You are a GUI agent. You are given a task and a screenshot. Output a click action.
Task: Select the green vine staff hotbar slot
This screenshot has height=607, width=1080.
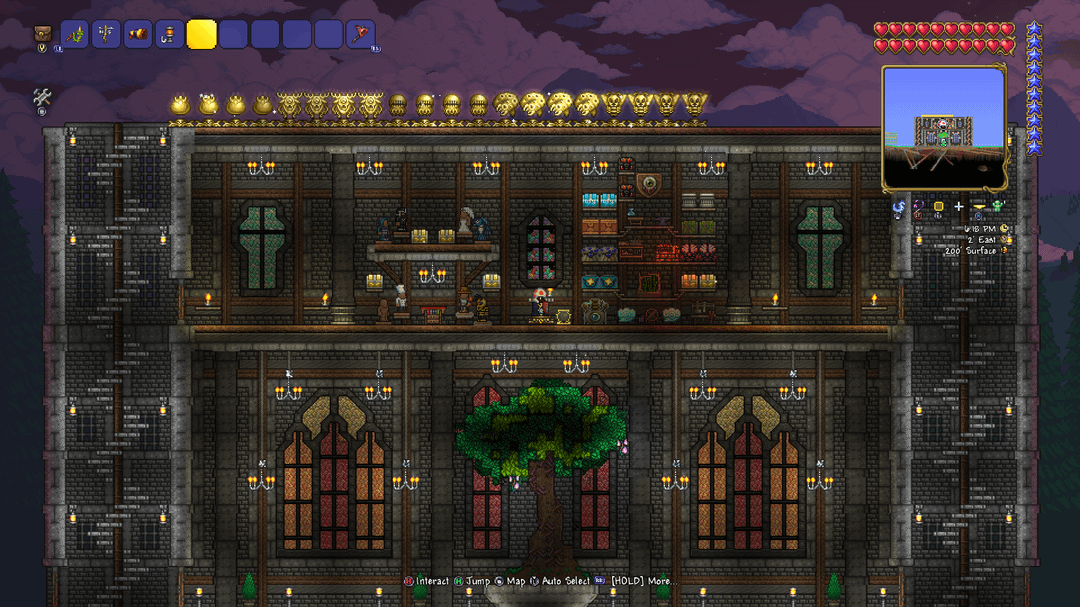coord(75,35)
